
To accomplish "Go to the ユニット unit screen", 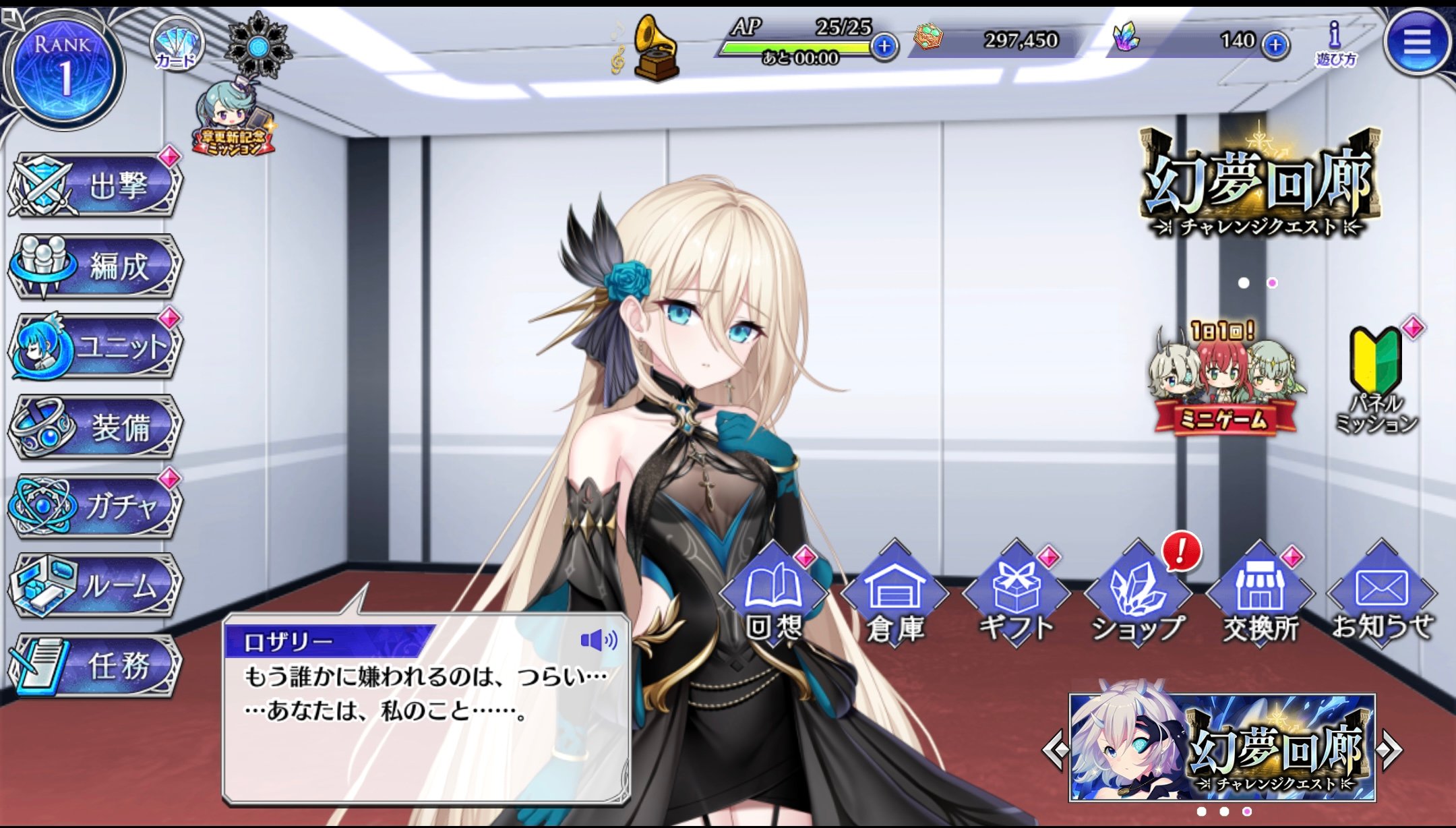I will (95, 347).
